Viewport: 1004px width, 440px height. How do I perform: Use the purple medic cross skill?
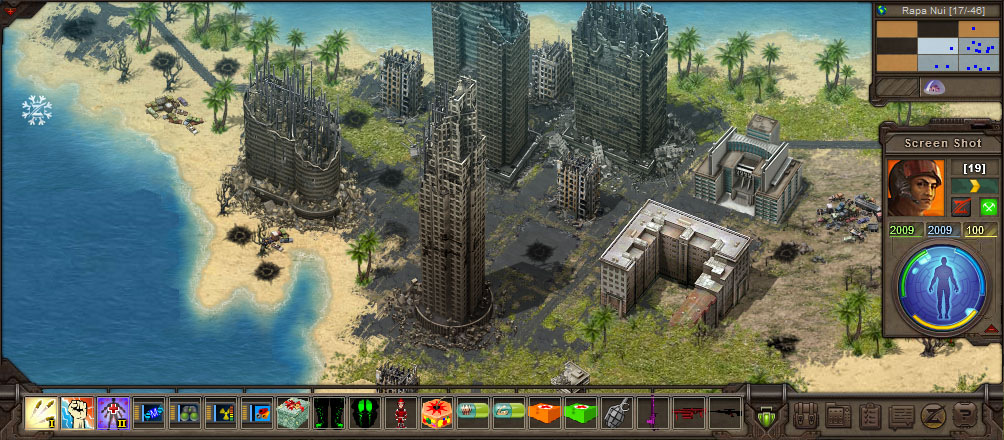point(112,412)
